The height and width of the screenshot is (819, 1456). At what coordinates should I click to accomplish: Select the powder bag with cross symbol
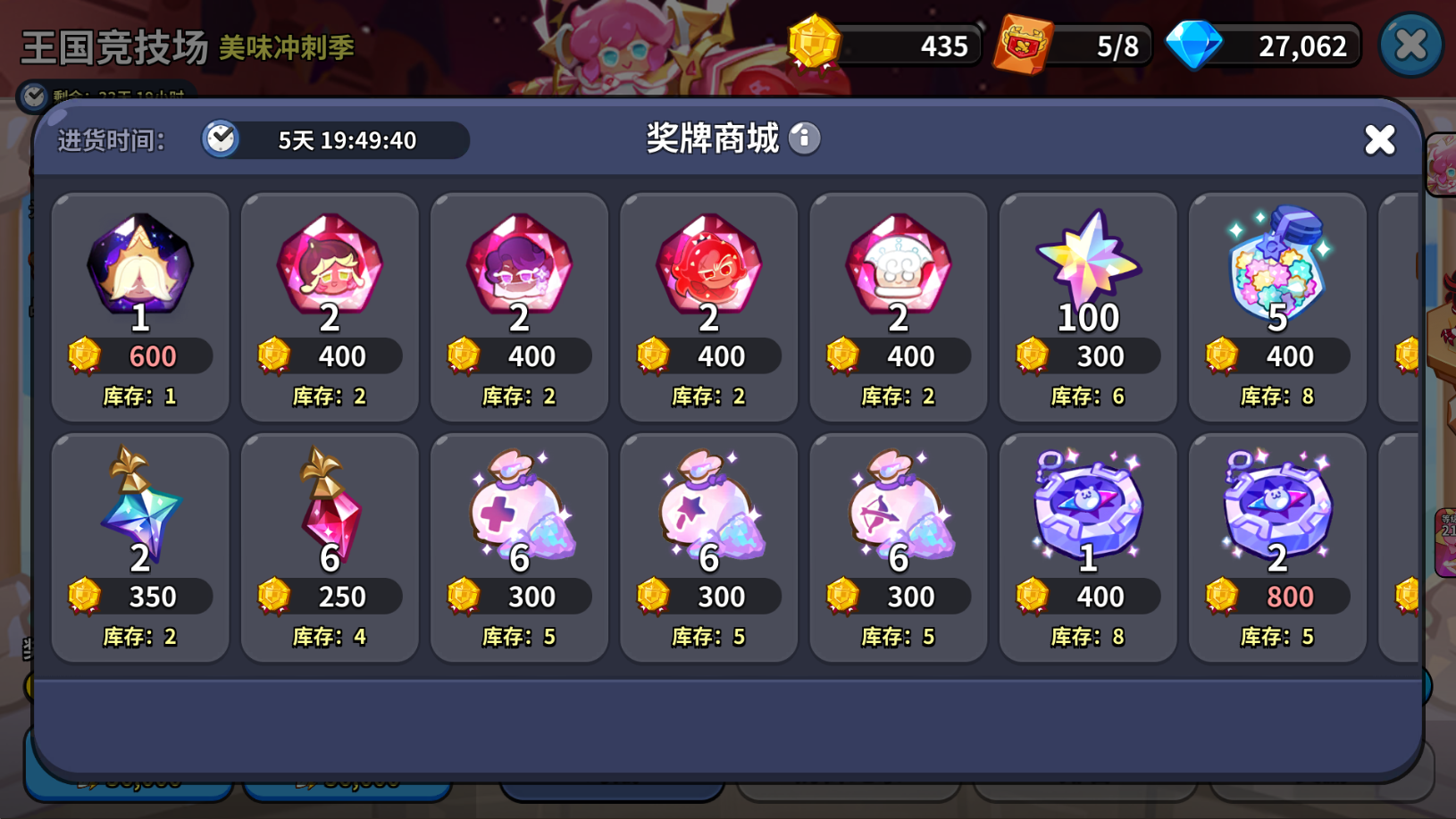(x=519, y=547)
